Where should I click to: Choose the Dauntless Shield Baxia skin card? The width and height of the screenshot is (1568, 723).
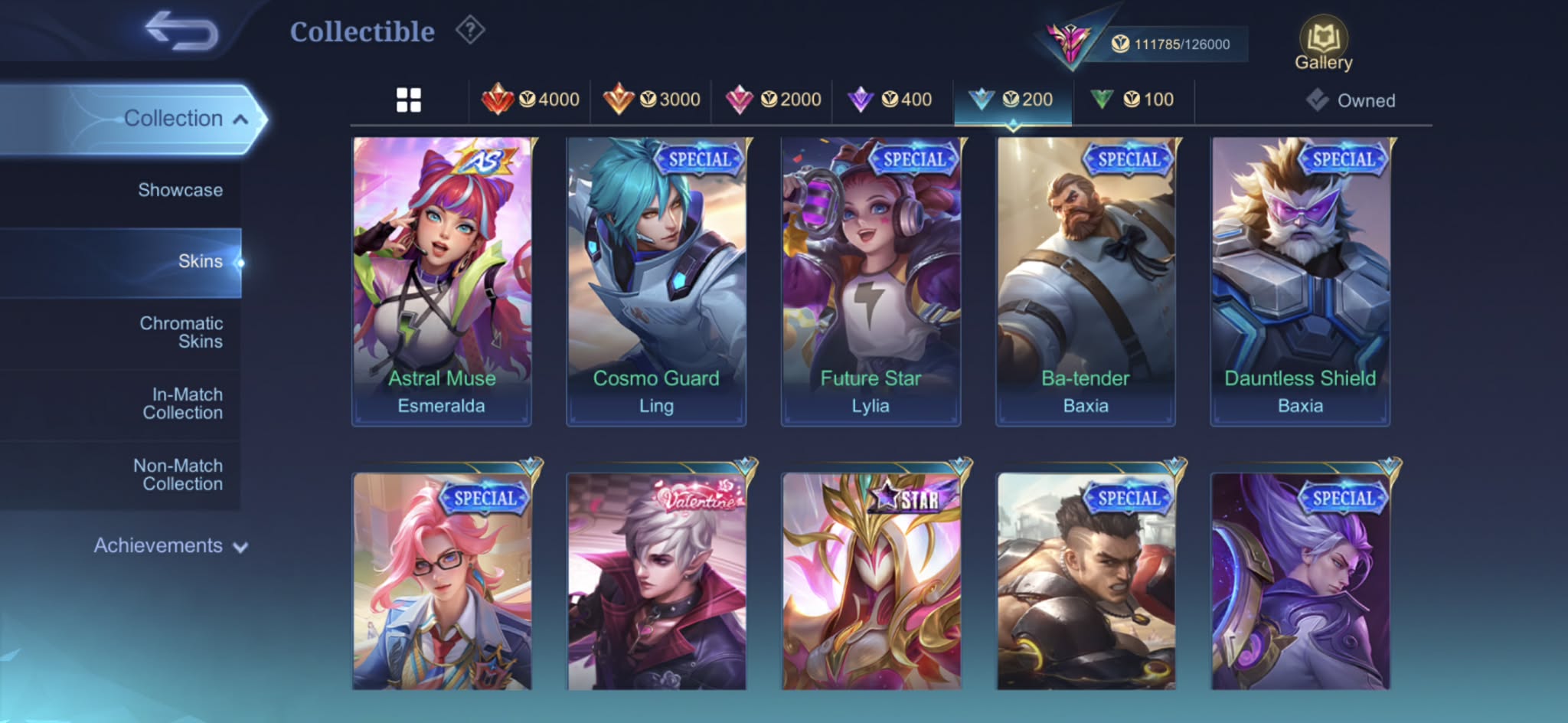click(1300, 281)
